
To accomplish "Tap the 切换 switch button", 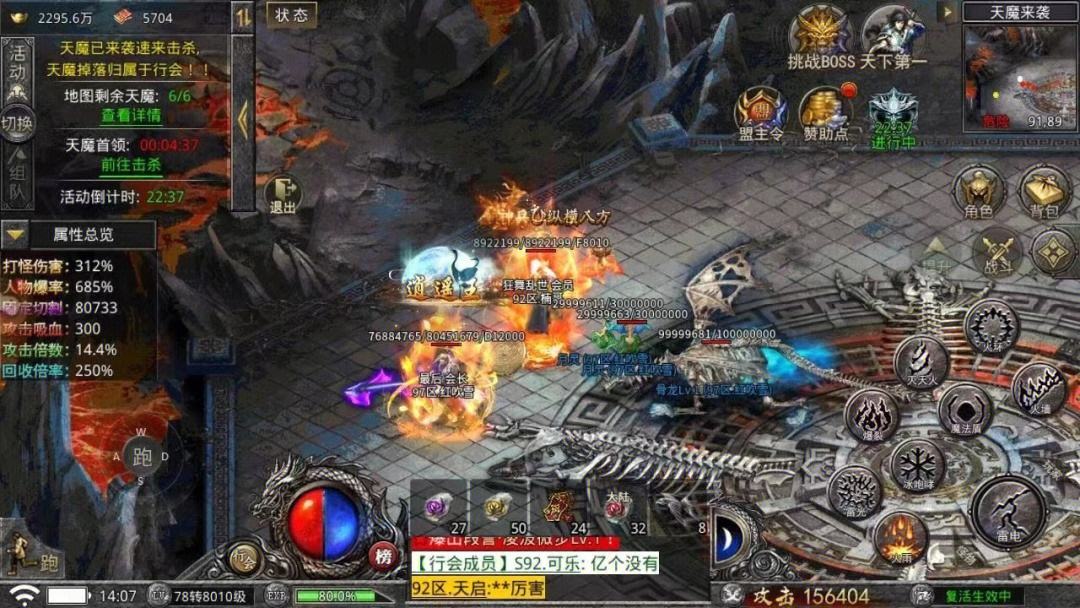I will 17,124.
